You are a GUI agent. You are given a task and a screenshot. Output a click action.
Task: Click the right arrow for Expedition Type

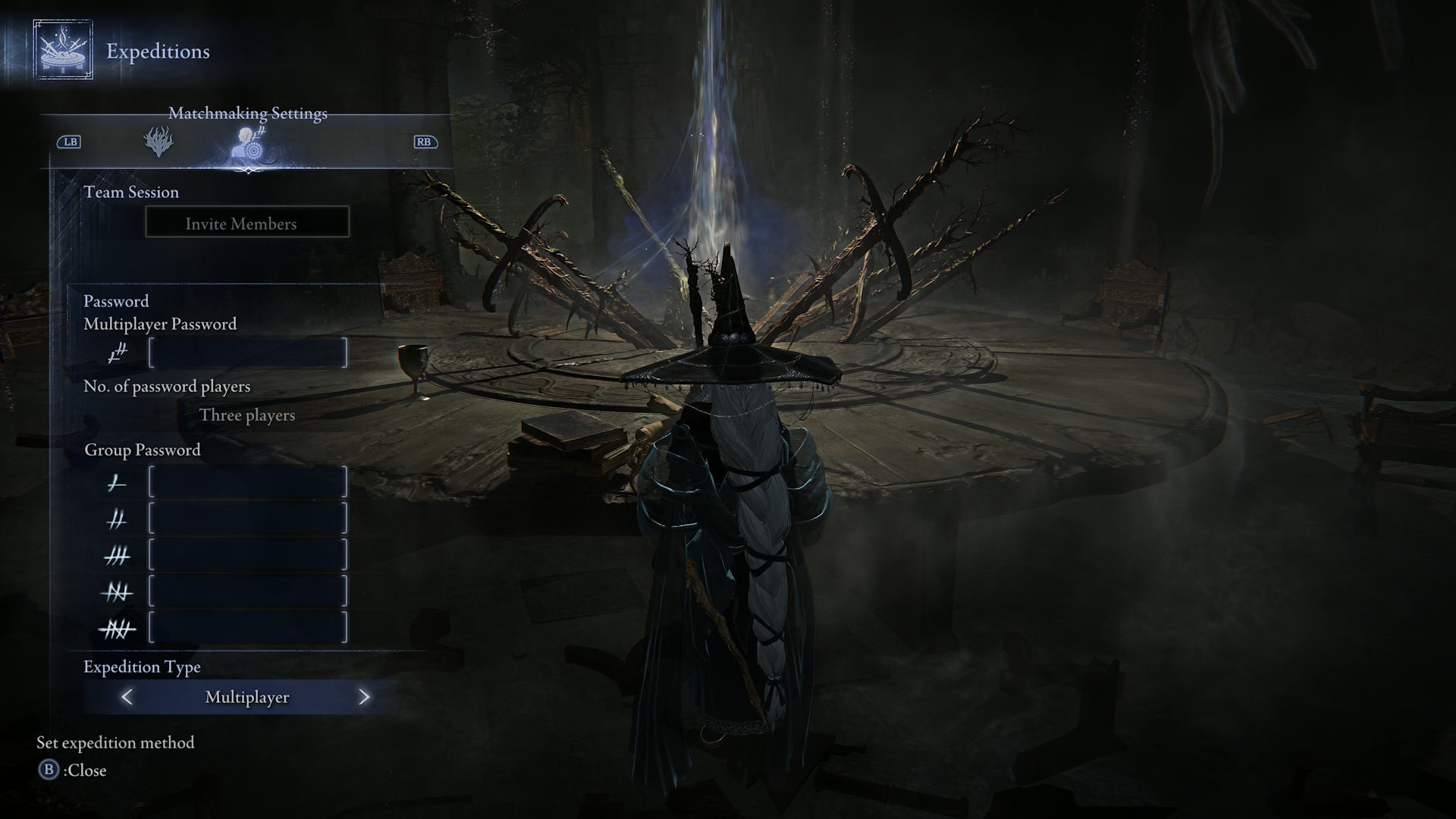coord(364,697)
